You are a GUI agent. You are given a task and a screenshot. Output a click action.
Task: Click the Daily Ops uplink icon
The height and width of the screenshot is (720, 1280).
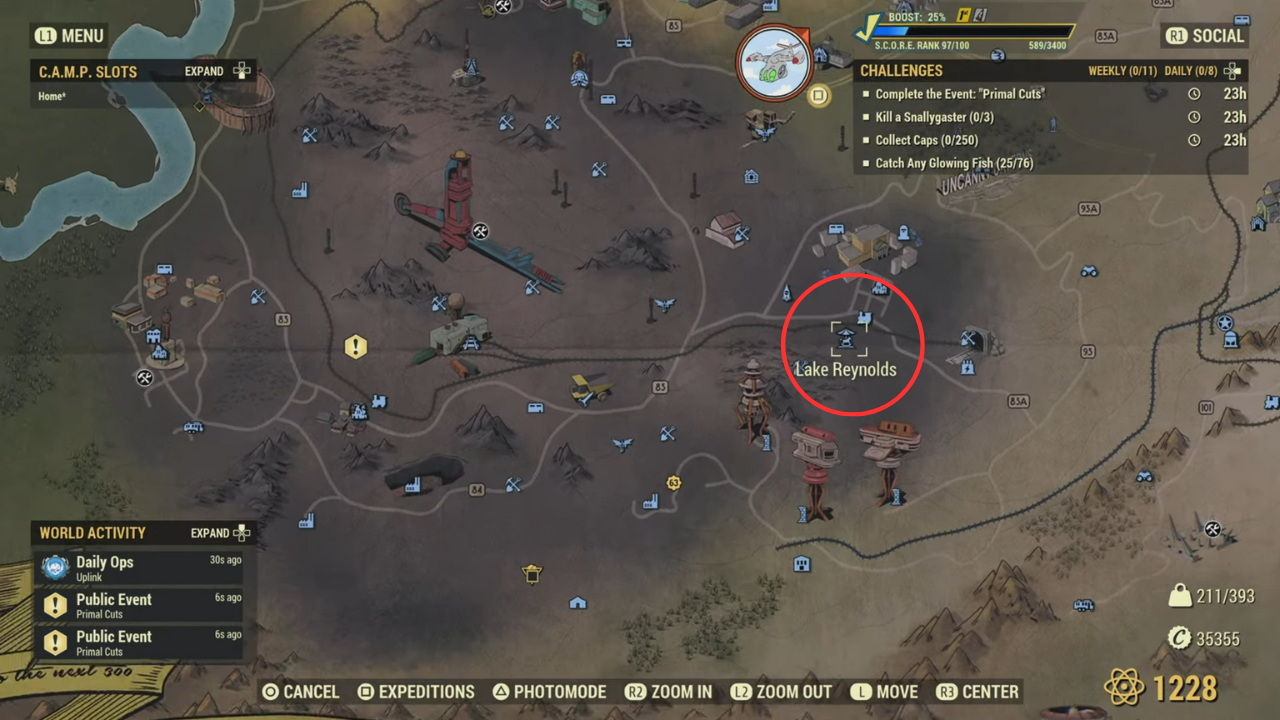click(57, 568)
